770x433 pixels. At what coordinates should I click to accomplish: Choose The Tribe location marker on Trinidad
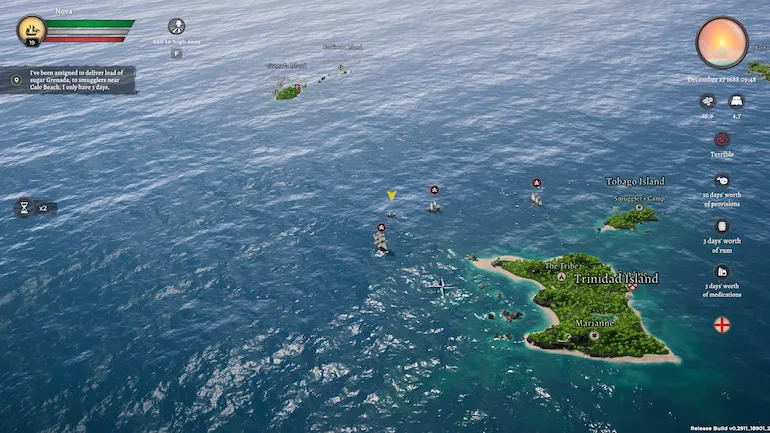[x=562, y=277]
